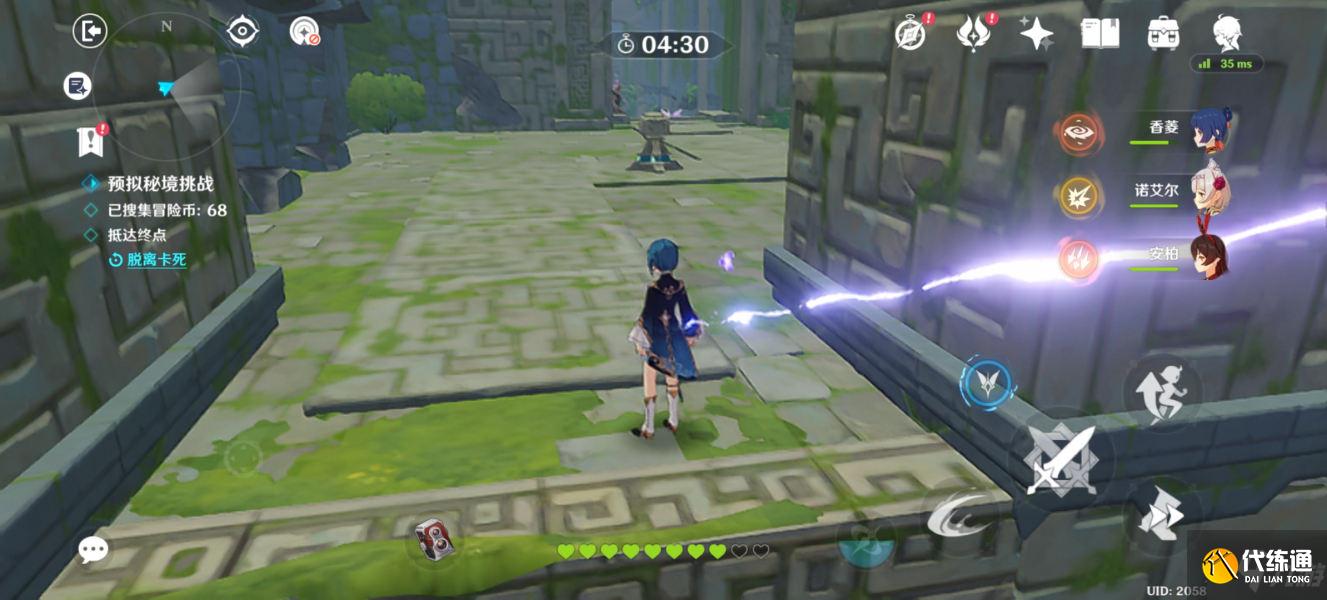
Task: Switch to party member 安柏
Action: click(x=1208, y=257)
